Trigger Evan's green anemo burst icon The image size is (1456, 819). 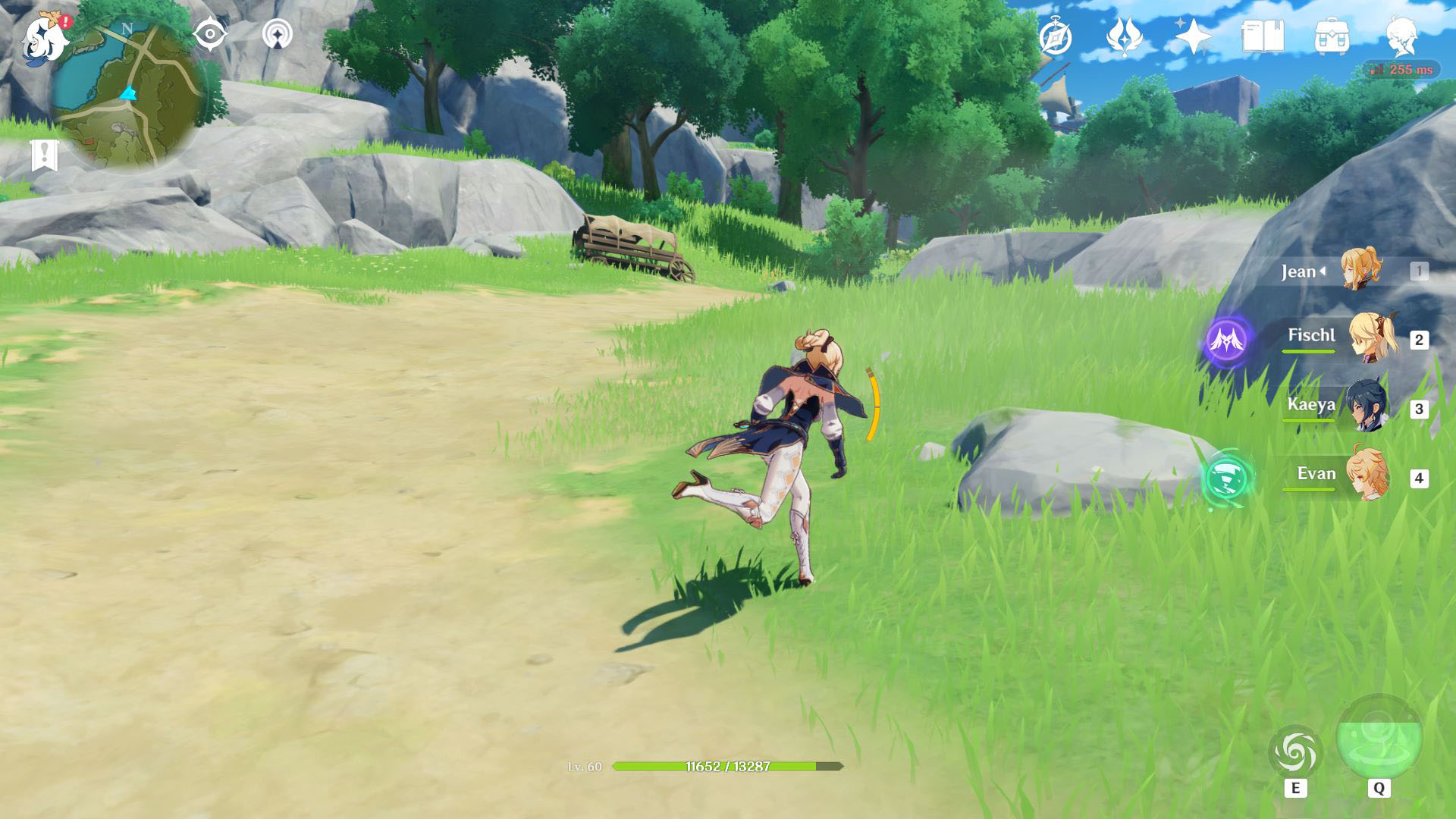[1227, 479]
